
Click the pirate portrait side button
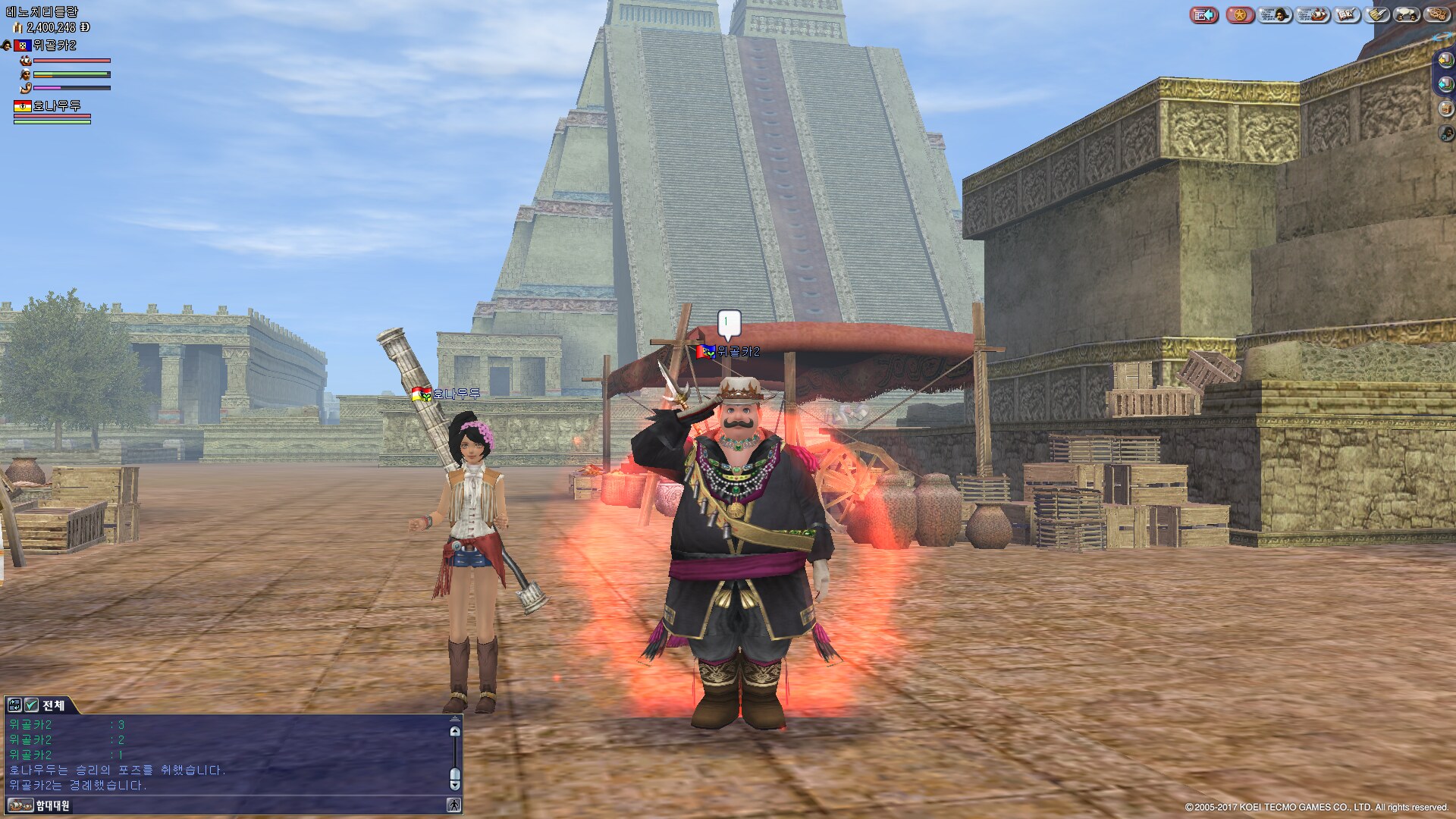[1446, 133]
